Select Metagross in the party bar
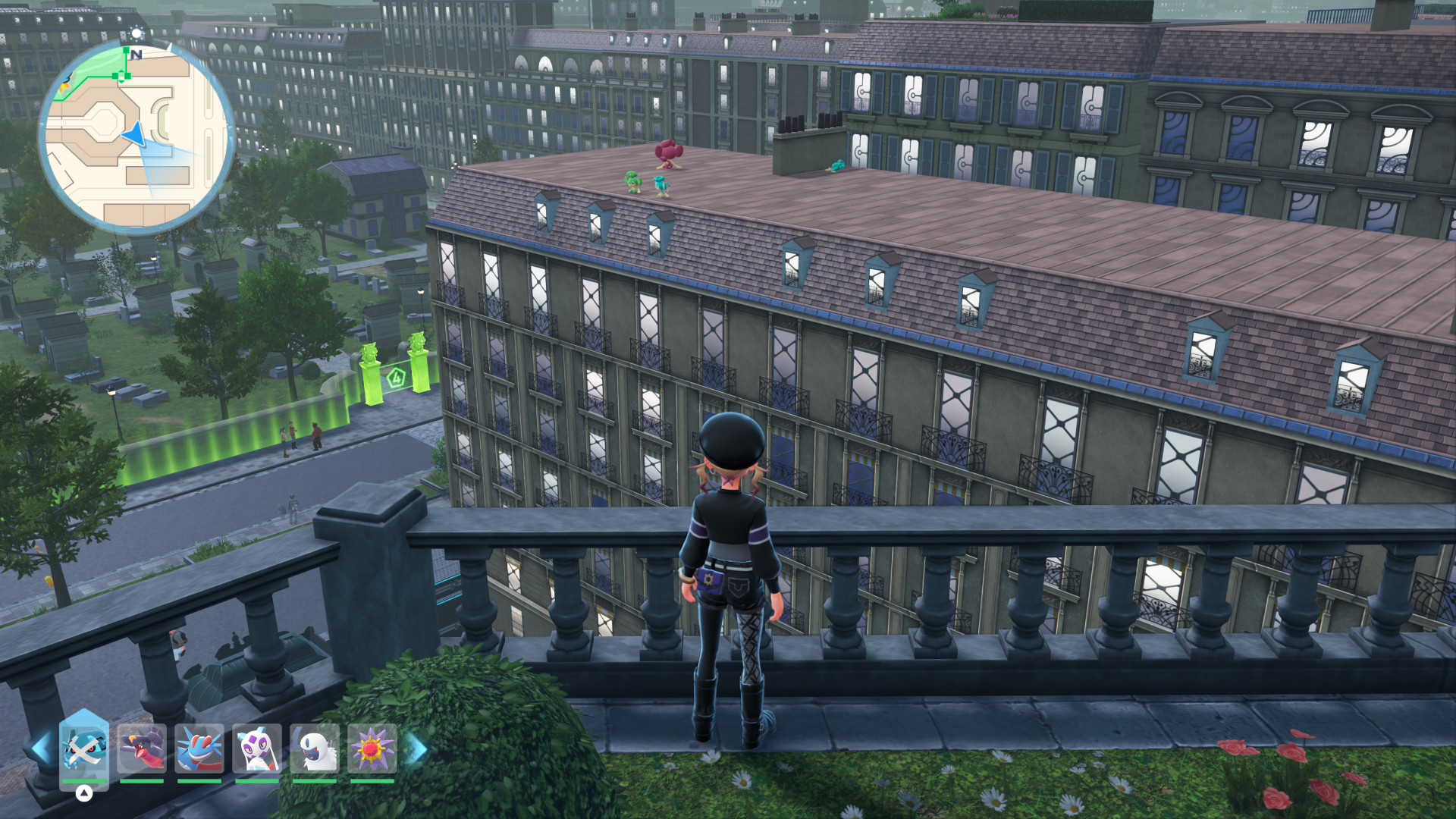Image resolution: width=1456 pixels, height=819 pixels. click(x=84, y=749)
